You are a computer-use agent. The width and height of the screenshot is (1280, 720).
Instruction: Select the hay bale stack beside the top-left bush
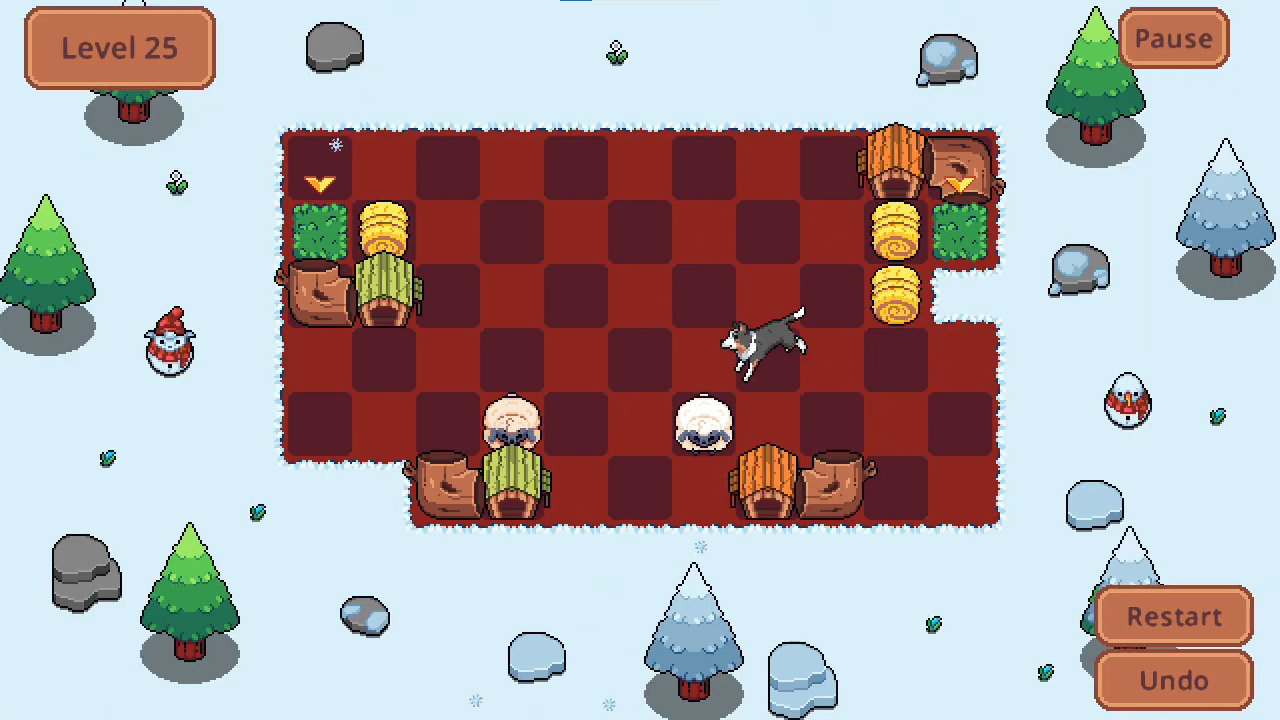point(385,230)
